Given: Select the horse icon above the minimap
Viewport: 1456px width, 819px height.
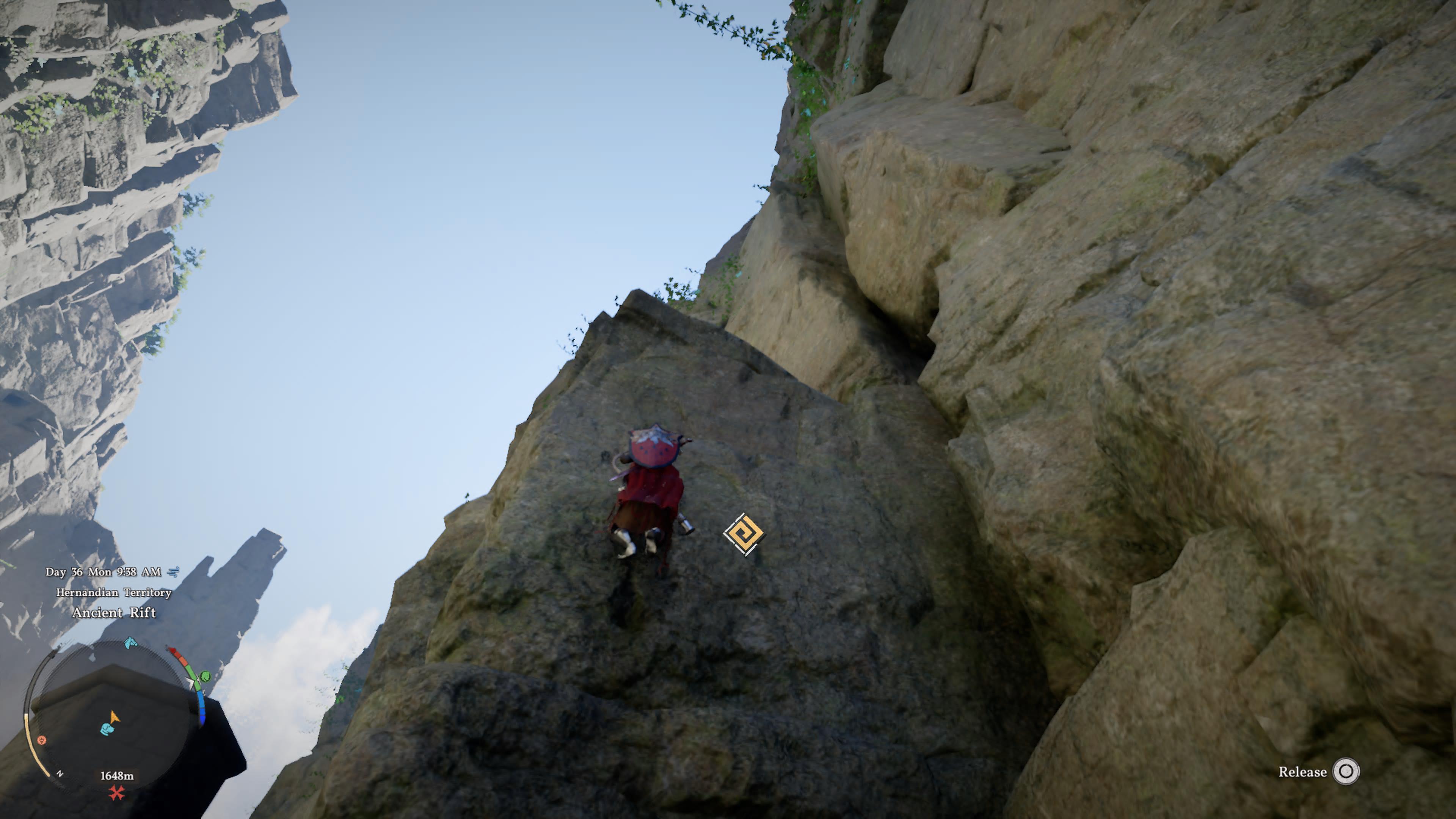Looking at the screenshot, I should point(129,644).
